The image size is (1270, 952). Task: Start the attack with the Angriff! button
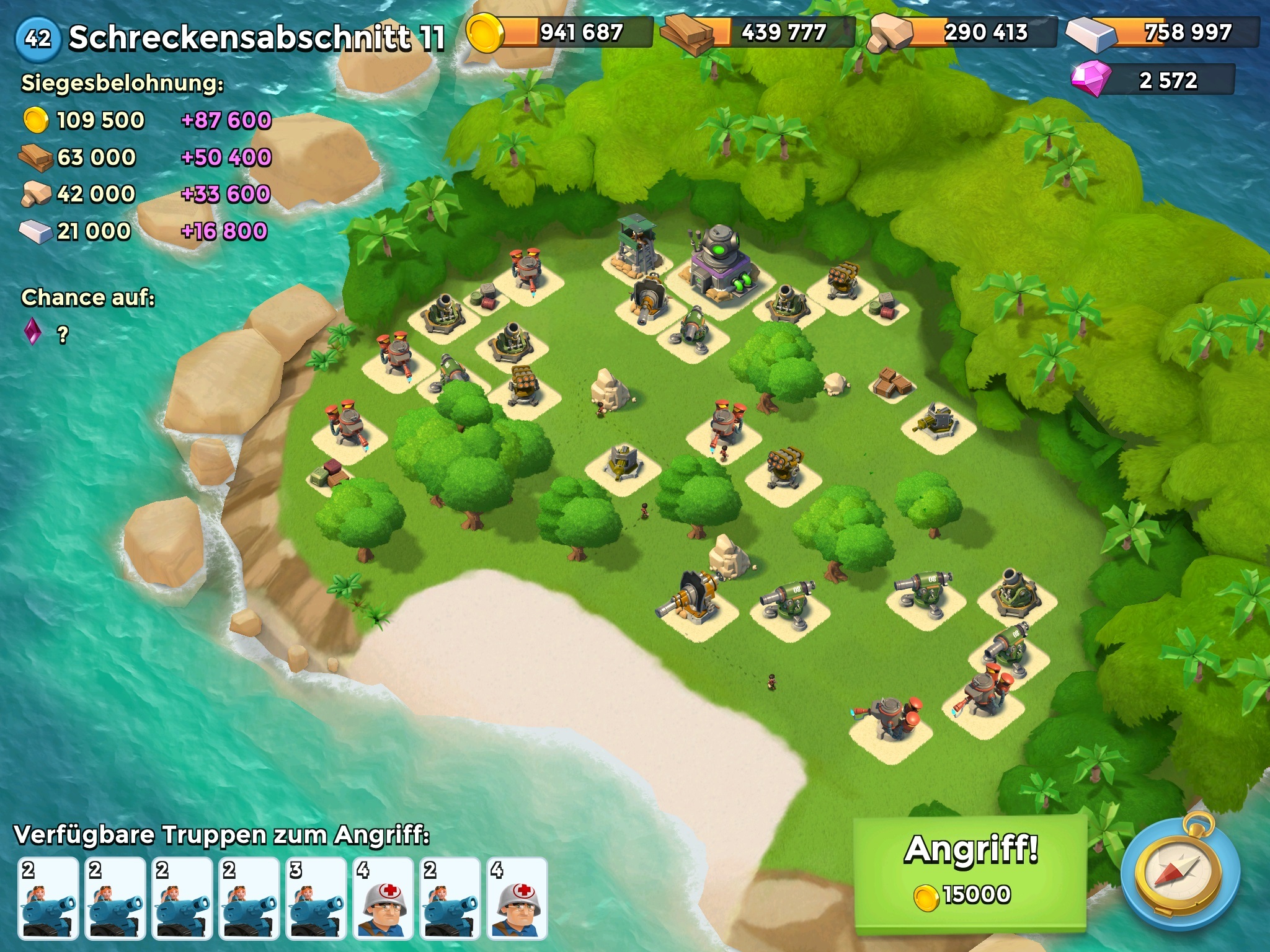pyautogui.click(x=970, y=871)
